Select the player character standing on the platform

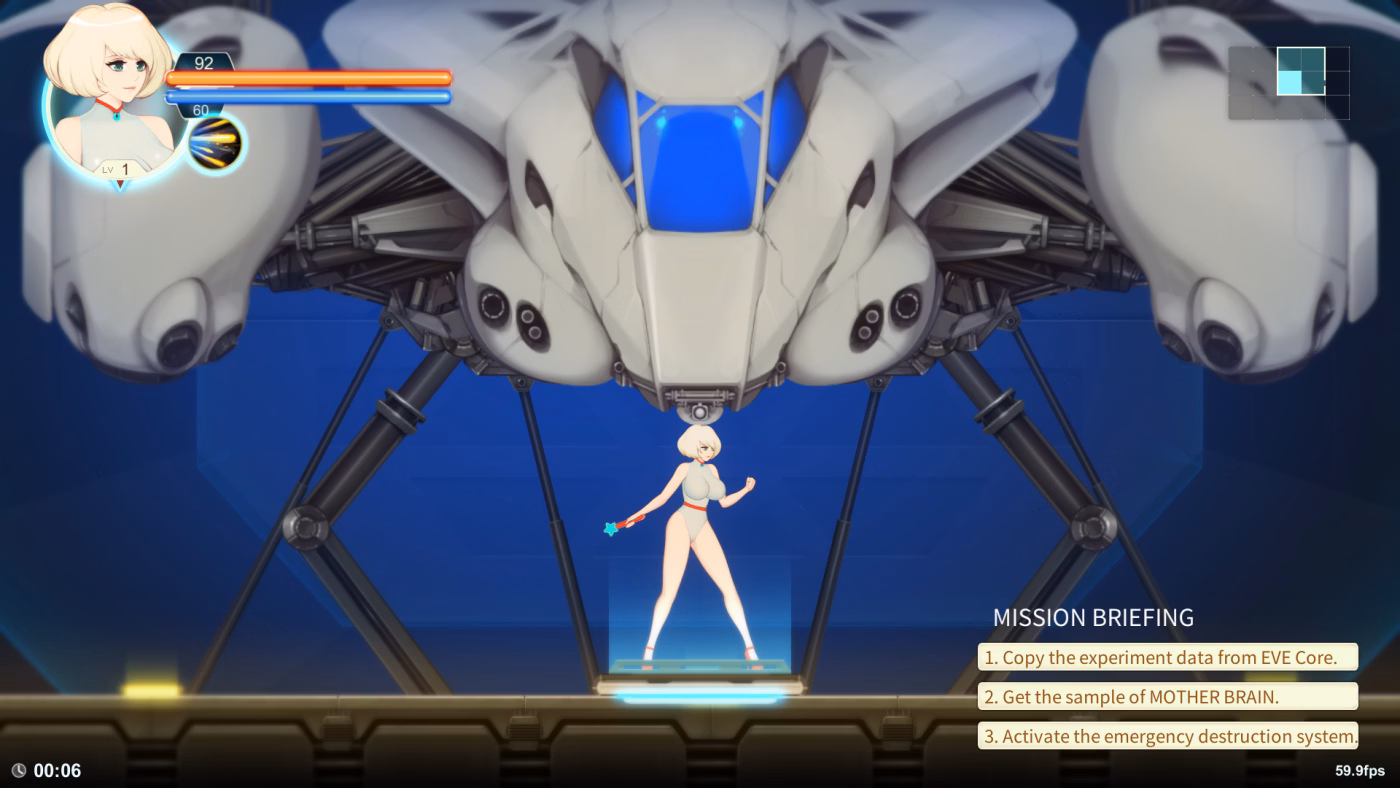pos(700,520)
